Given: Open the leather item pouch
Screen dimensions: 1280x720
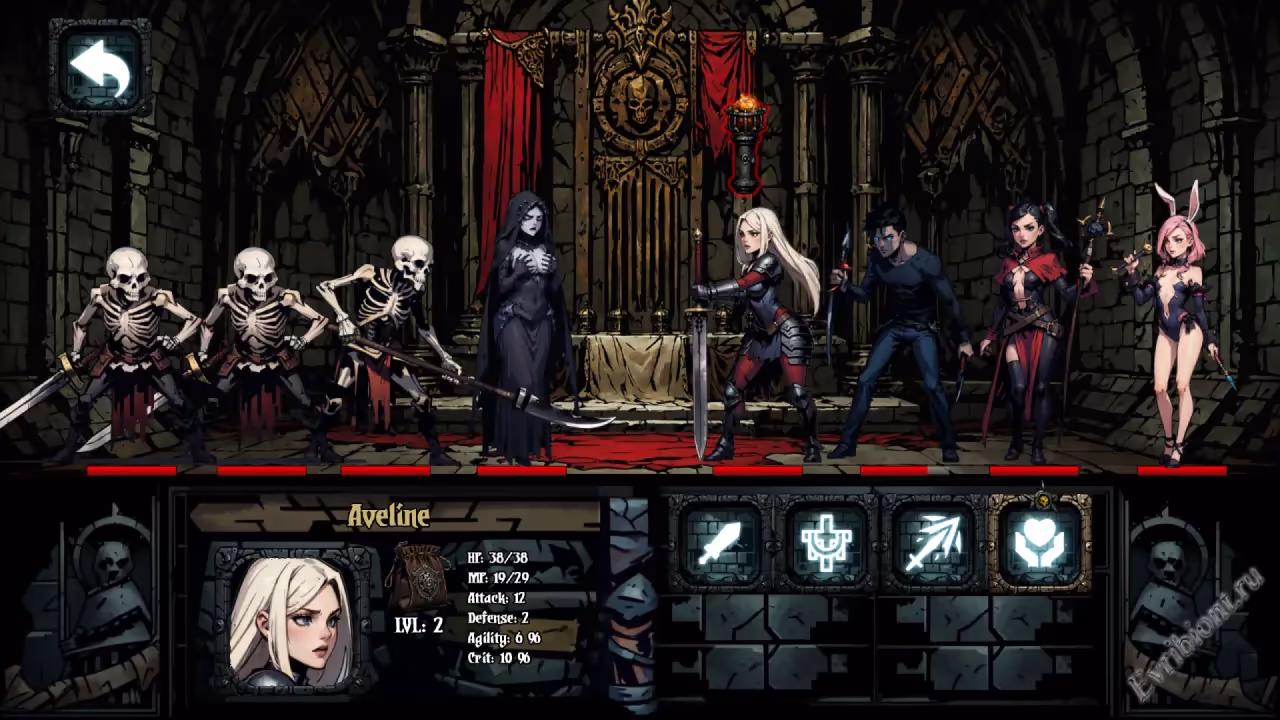Looking at the screenshot, I should (x=420, y=577).
